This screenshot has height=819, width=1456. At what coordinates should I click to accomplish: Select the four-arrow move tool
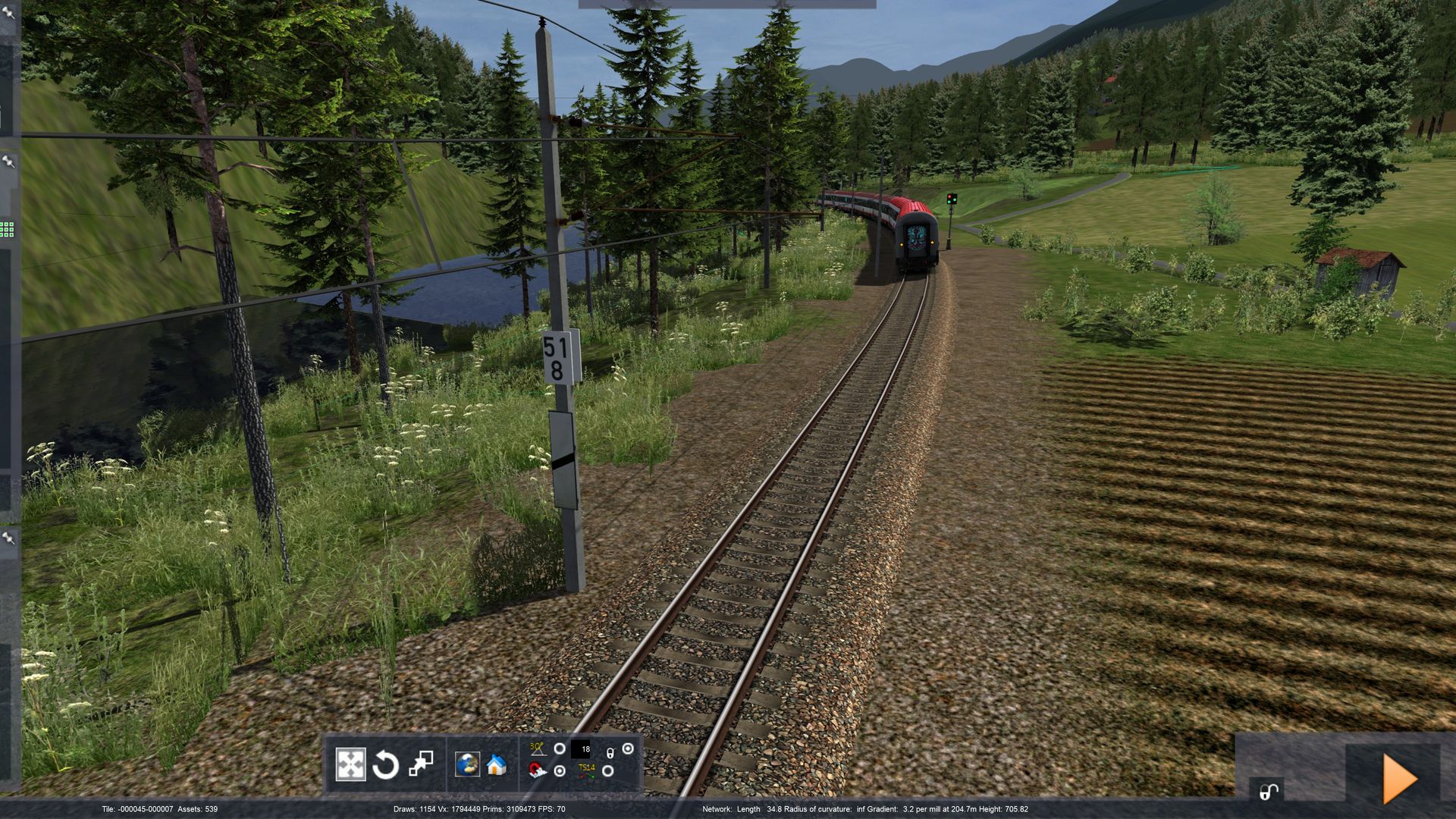tap(350, 764)
